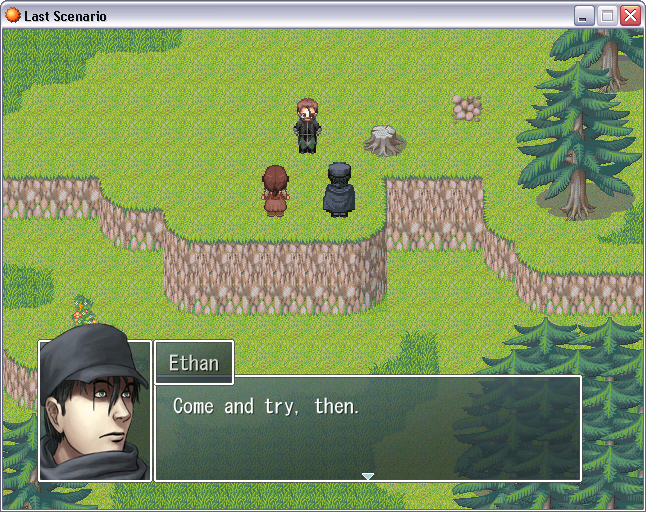Minimize the Last Scenario window

coord(584,16)
